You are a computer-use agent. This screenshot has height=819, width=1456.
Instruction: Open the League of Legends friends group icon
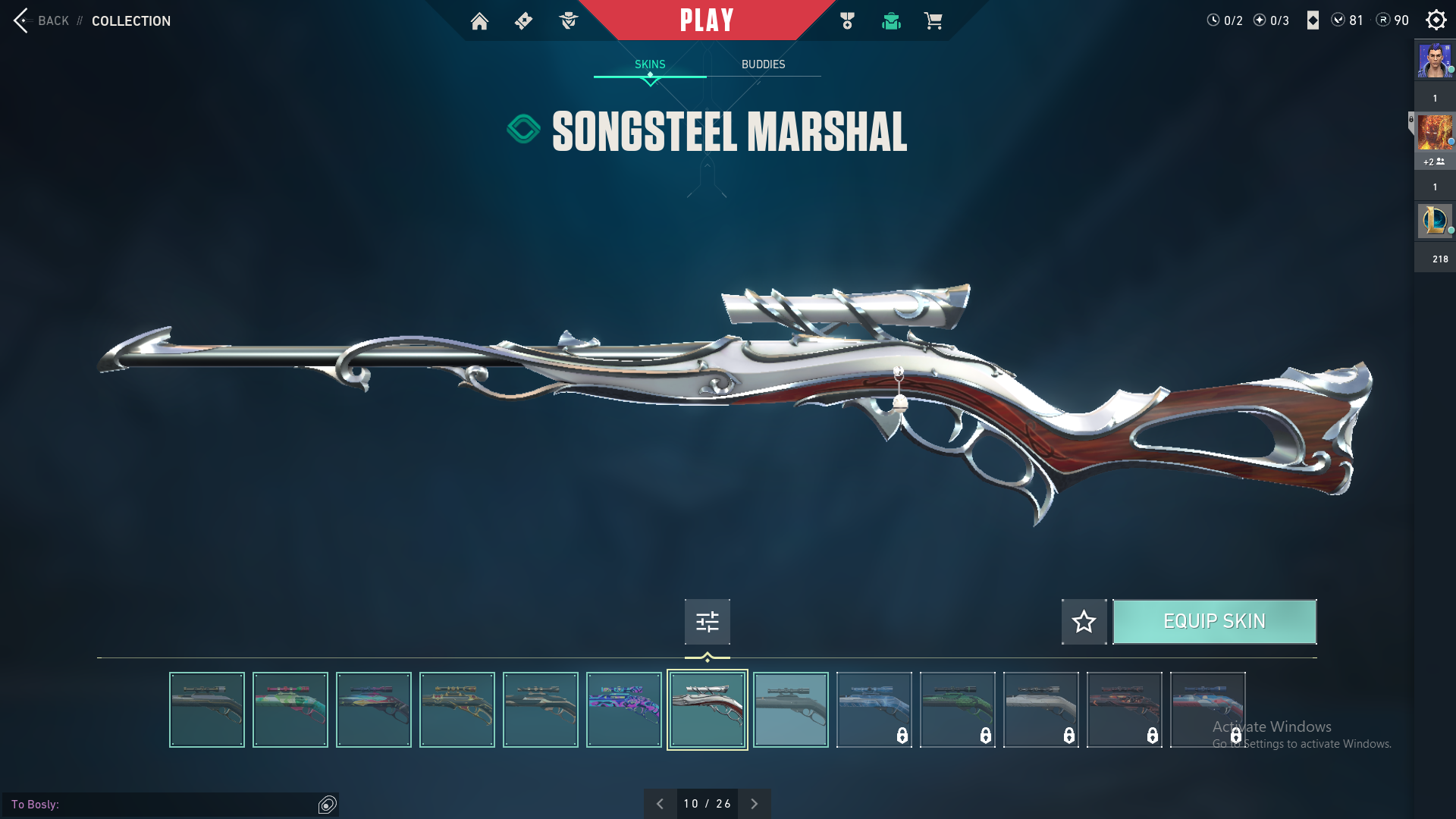coord(1435,221)
